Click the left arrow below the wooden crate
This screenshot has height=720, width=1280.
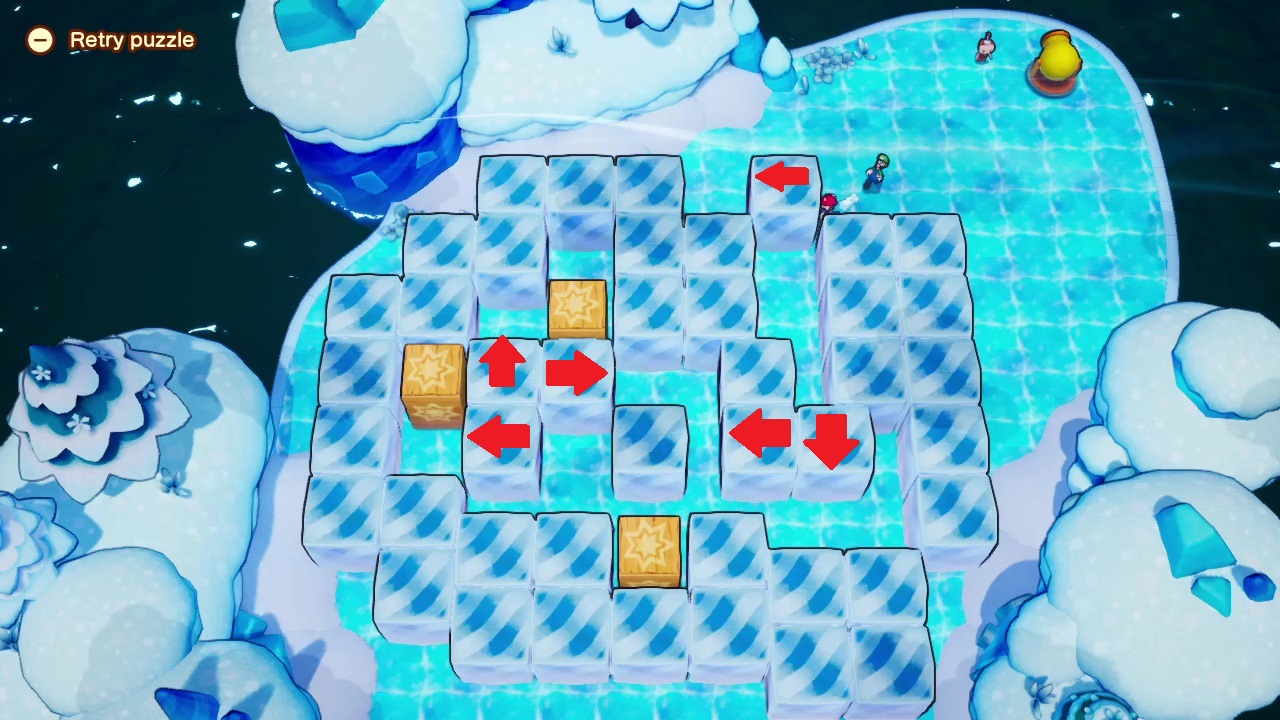pyautogui.click(x=500, y=434)
